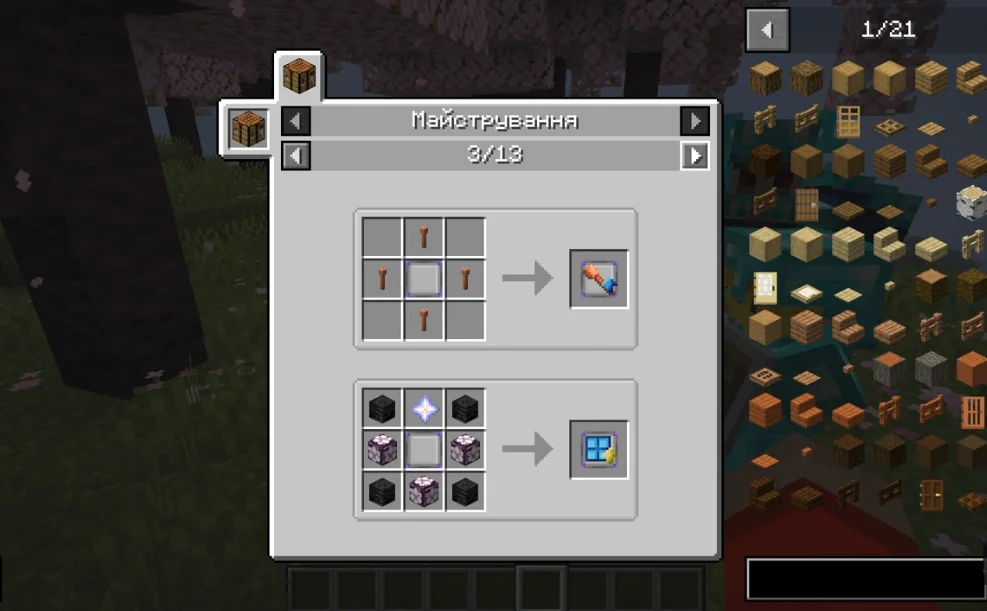Screen dimensions: 987x611
Task: Show the previous recipe page before 3/13
Action: click(296, 155)
